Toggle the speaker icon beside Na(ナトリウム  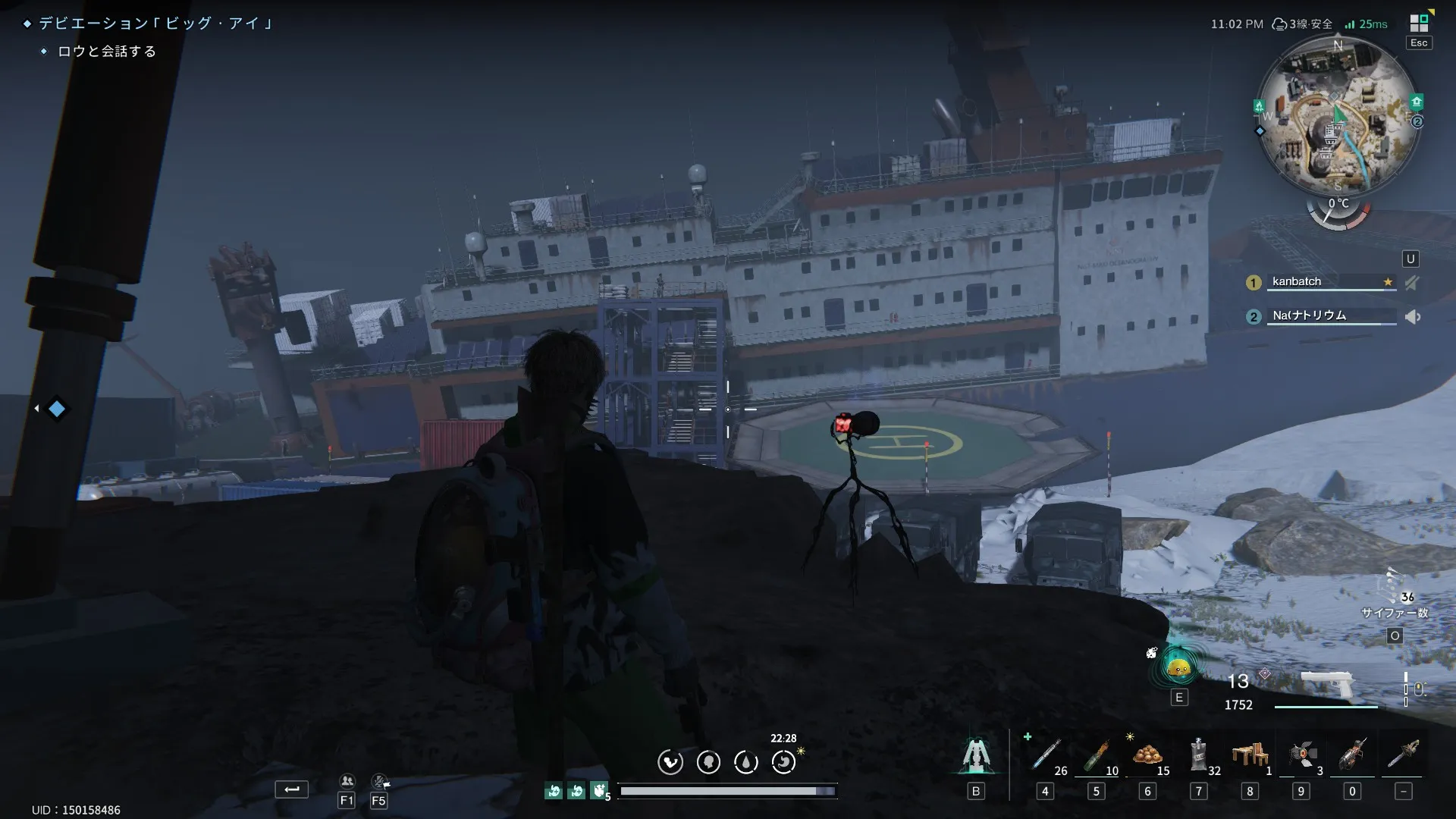(x=1412, y=317)
